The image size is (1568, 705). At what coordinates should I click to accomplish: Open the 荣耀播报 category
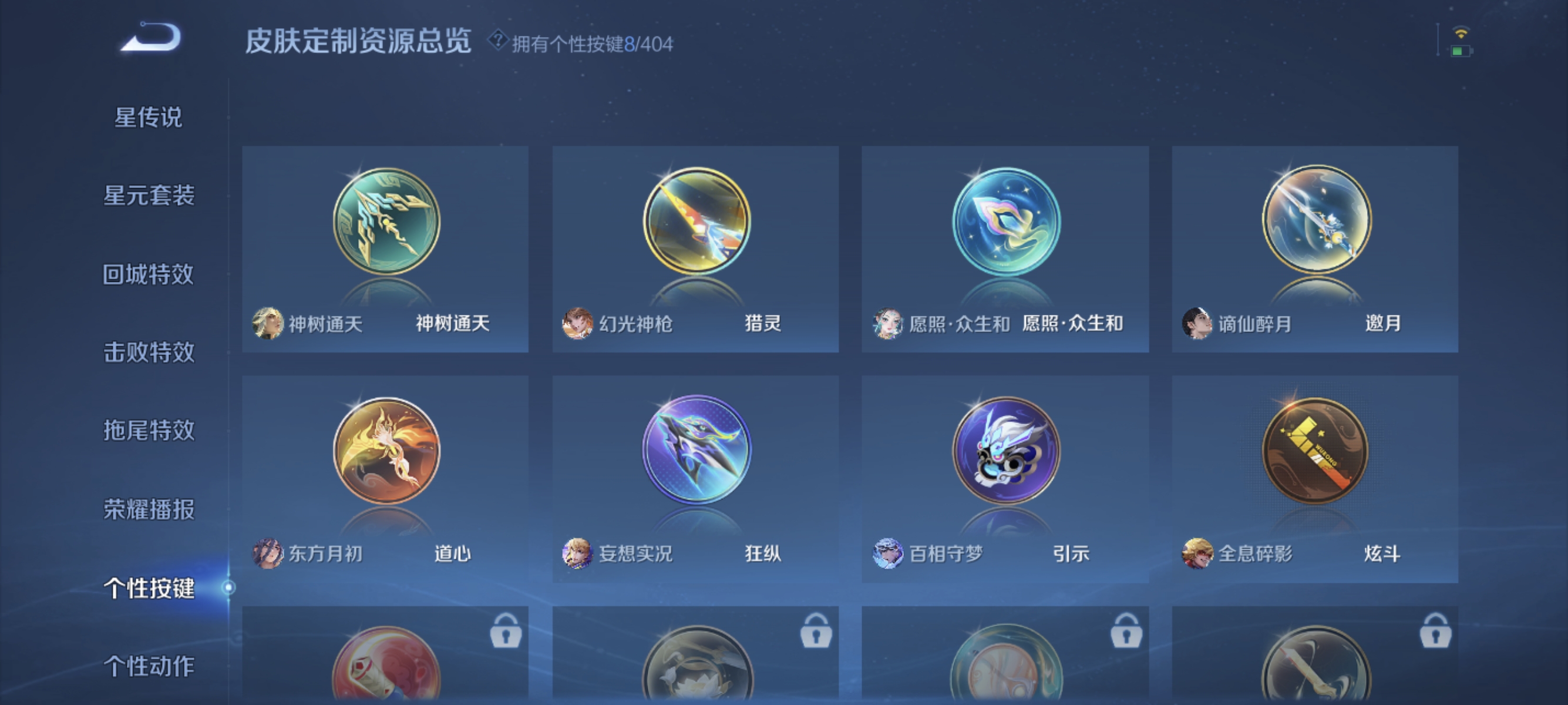click(148, 508)
